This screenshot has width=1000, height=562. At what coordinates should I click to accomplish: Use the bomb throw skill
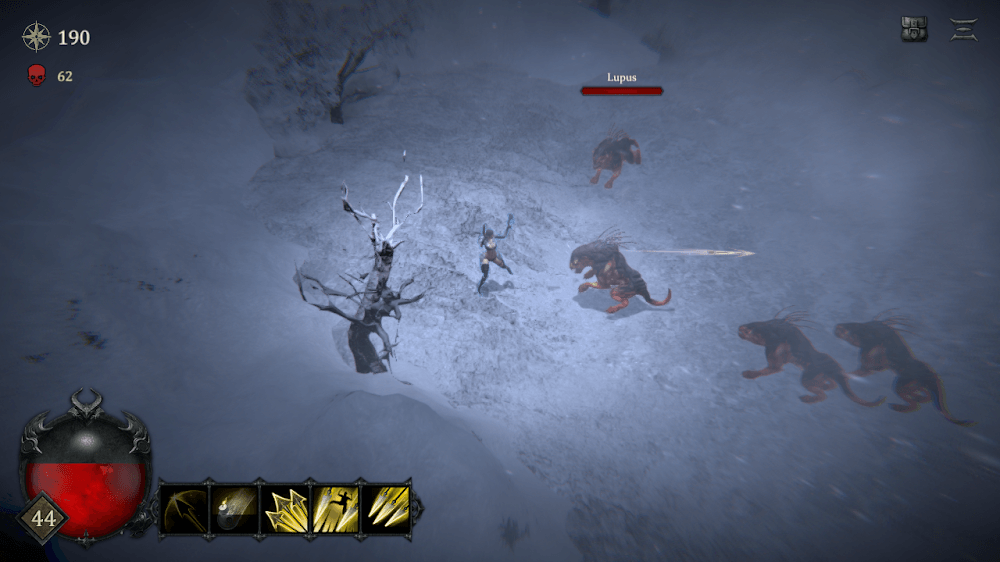pyautogui.click(x=234, y=508)
